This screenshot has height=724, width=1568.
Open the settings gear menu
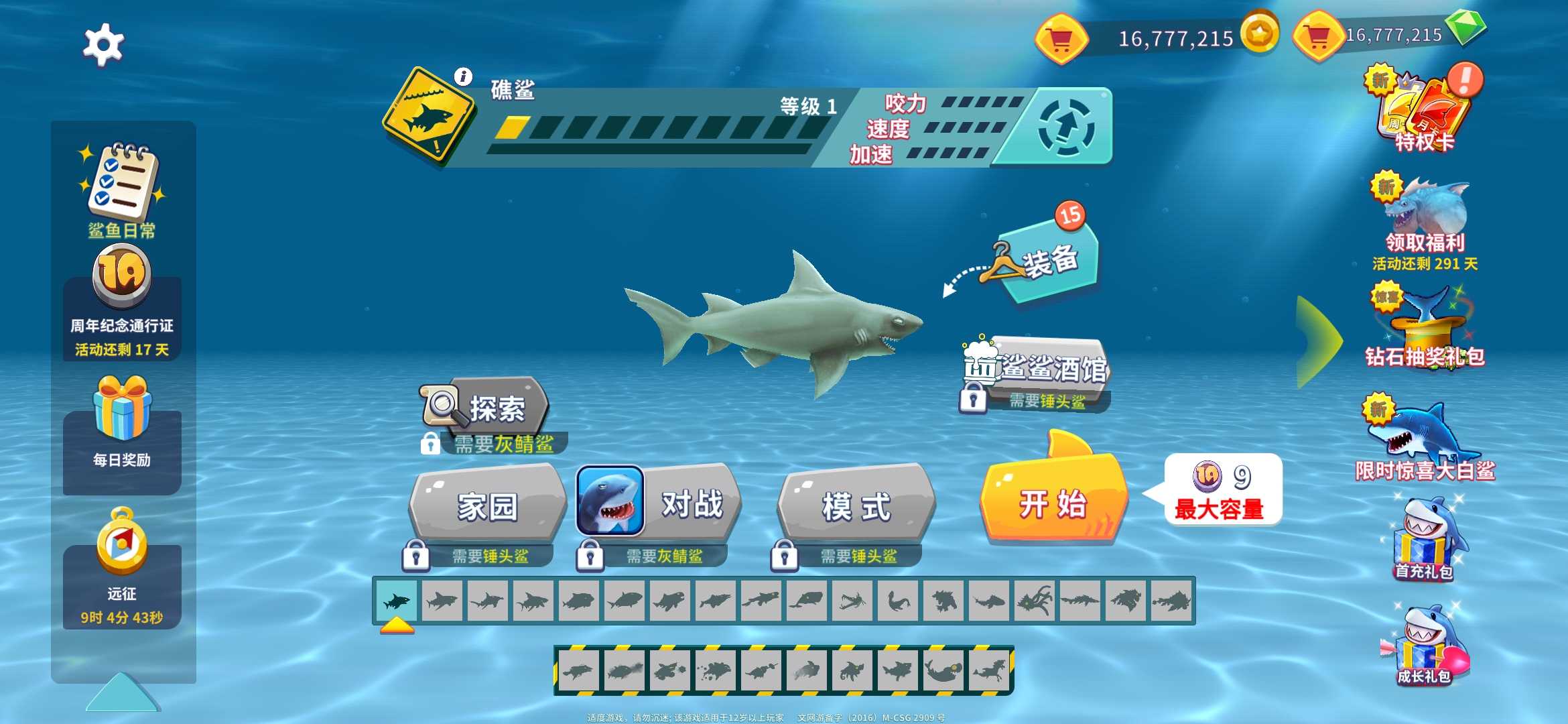pos(103,44)
